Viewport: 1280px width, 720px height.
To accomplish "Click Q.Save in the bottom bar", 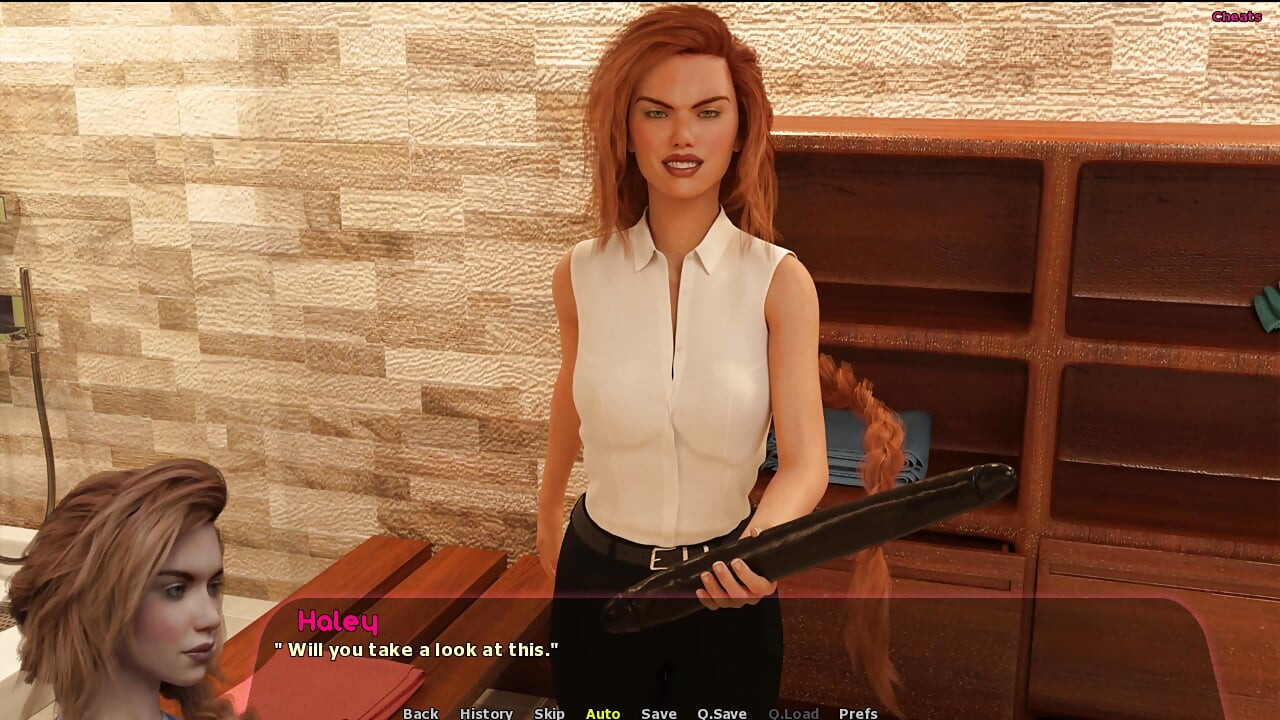I will point(720,713).
